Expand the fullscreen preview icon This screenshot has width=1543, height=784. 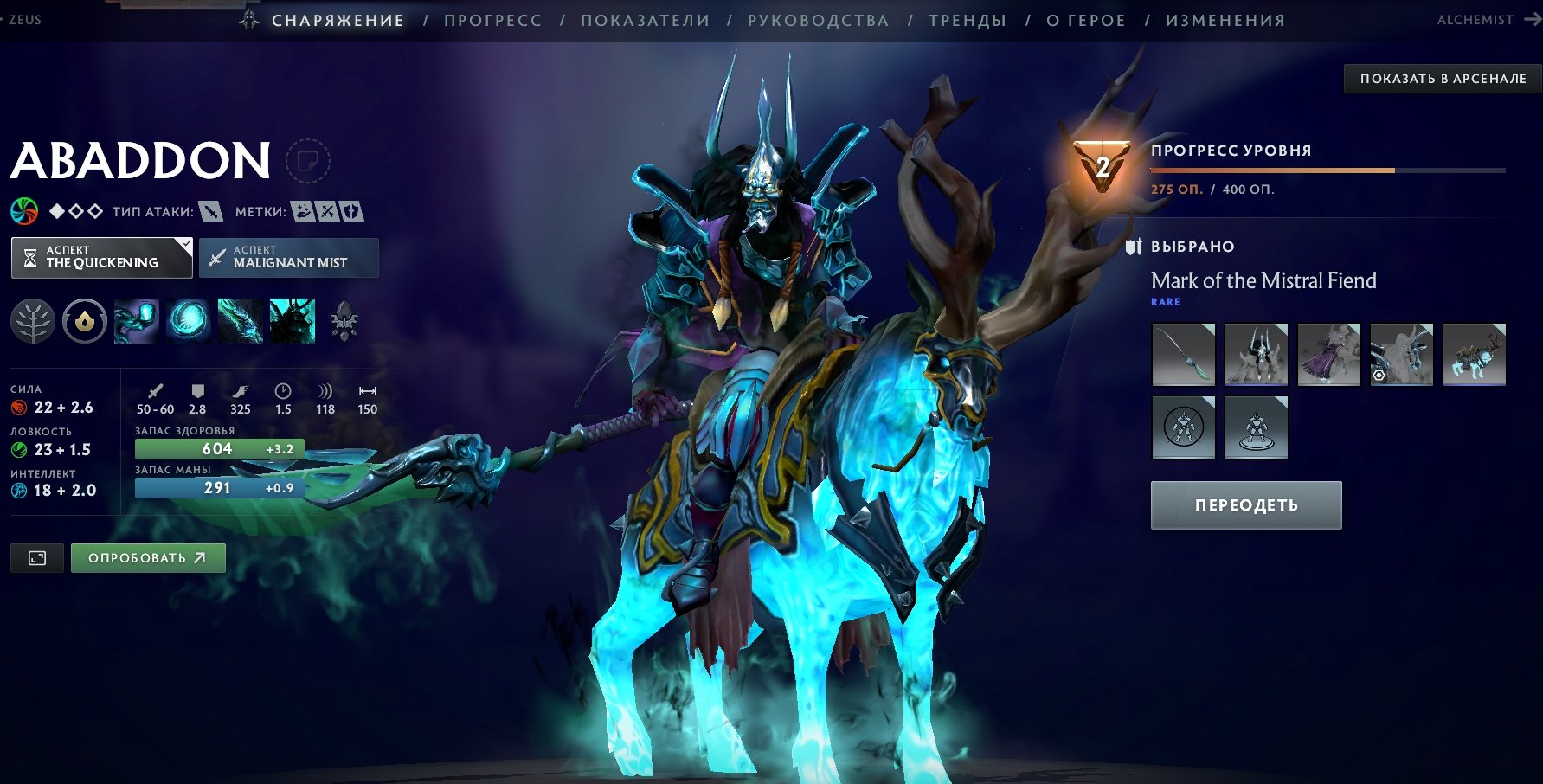pyautogui.click(x=36, y=557)
